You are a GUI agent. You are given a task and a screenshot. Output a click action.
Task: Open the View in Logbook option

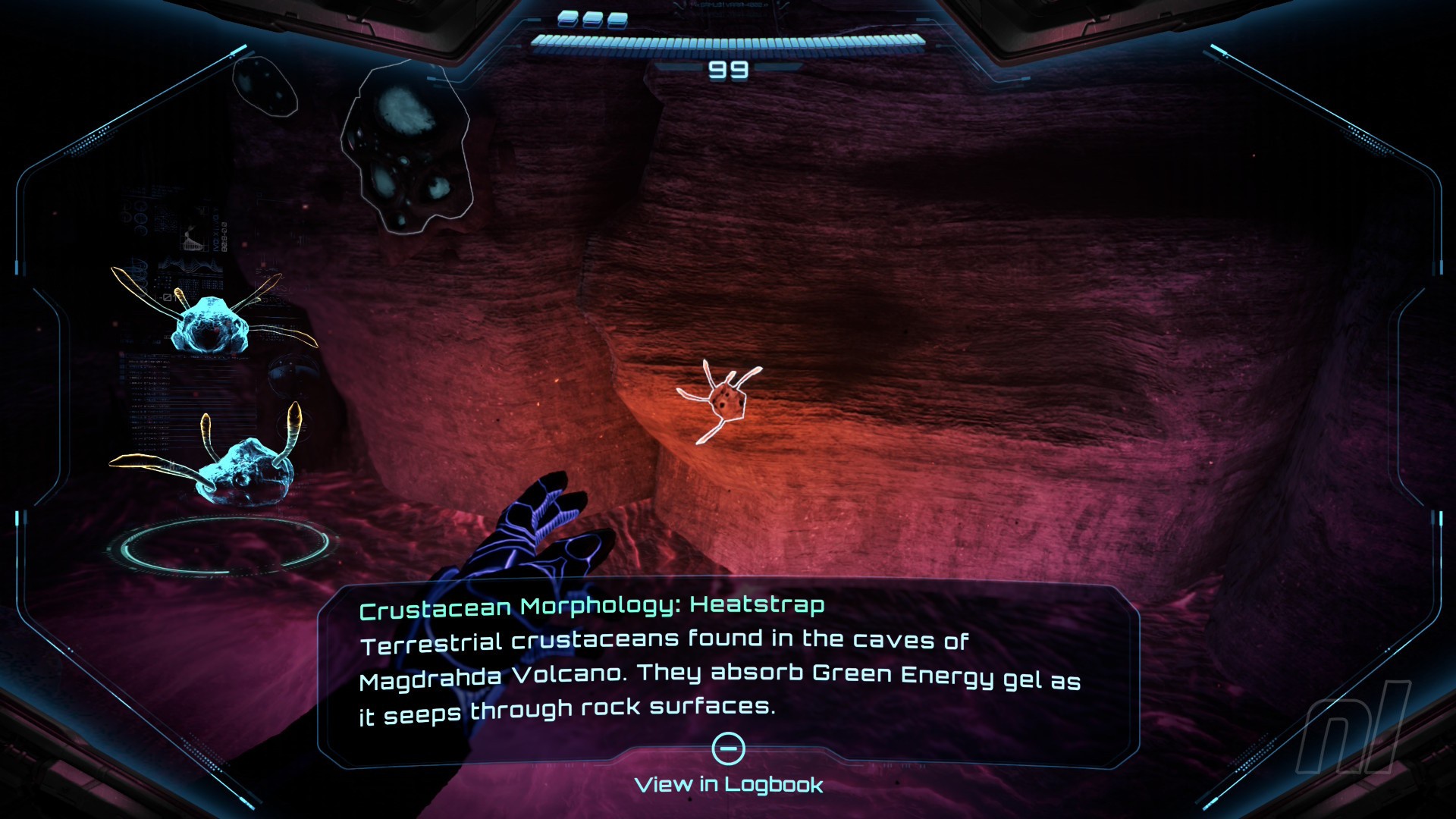click(728, 783)
